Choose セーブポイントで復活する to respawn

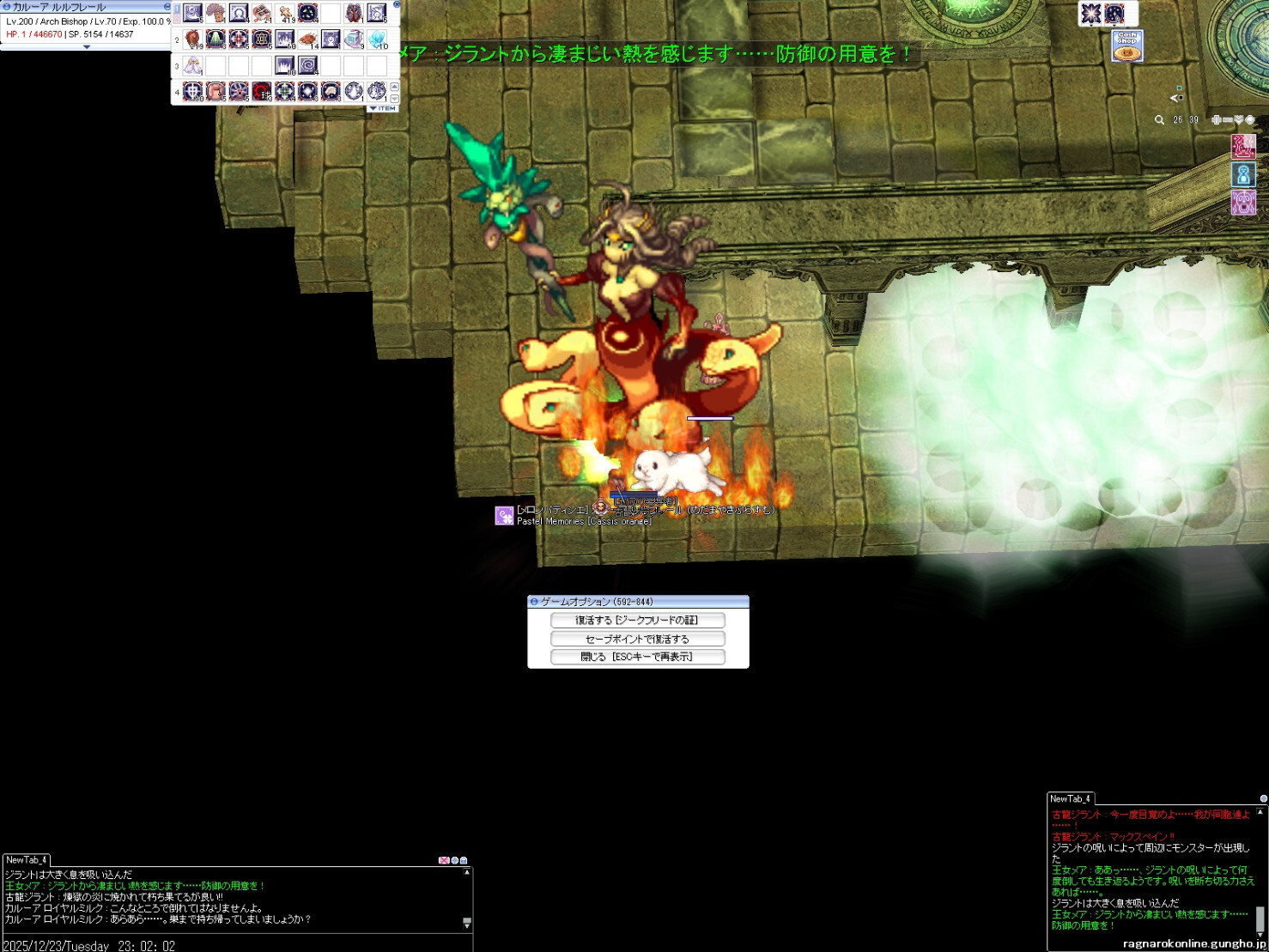637,639
